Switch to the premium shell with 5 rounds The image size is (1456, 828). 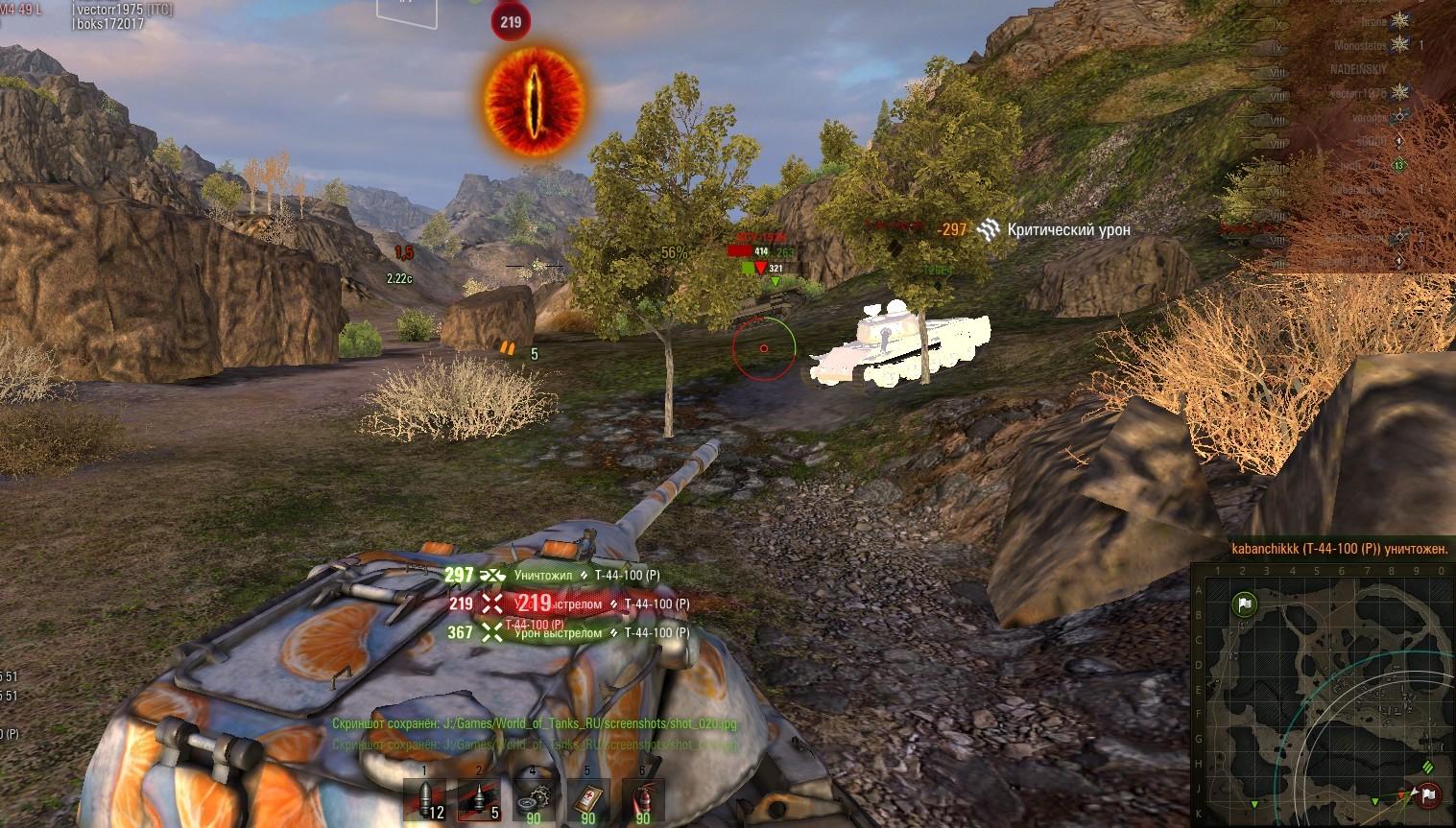[479, 799]
